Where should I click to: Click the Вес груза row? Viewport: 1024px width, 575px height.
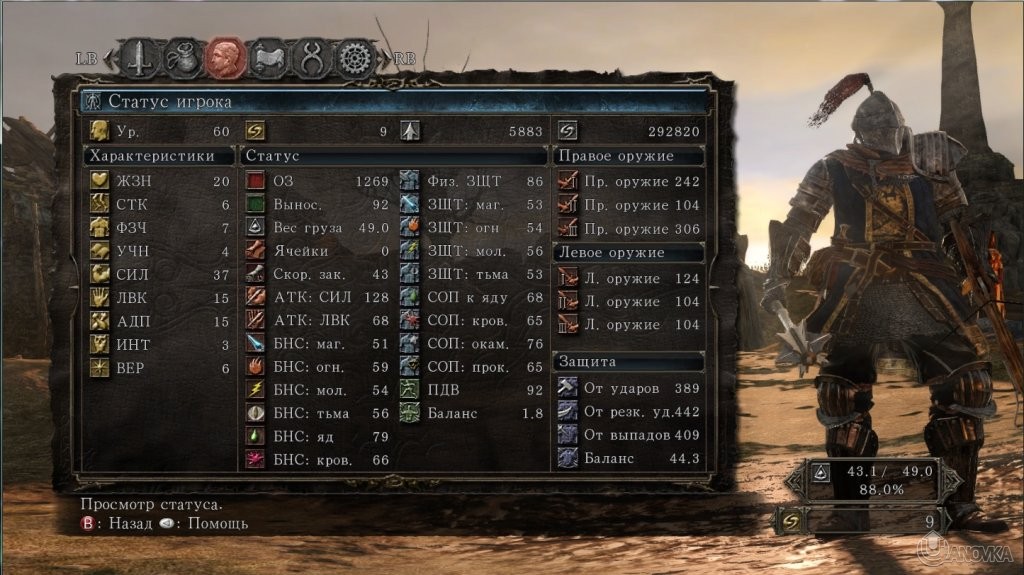pyautogui.click(x=317, y=228)
